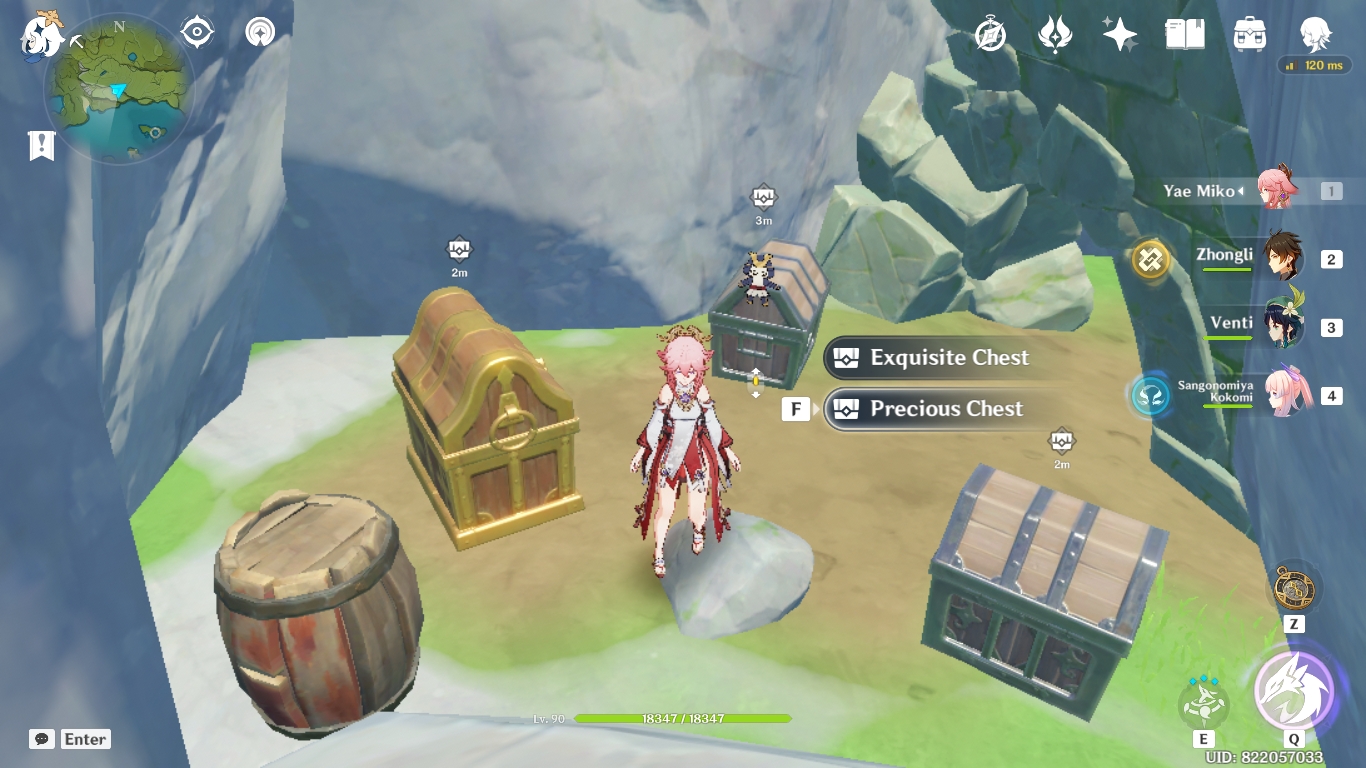Select the Exquisite Chest interaction option
This screenshot has width=1366, height=768.
tap(945, 357)
